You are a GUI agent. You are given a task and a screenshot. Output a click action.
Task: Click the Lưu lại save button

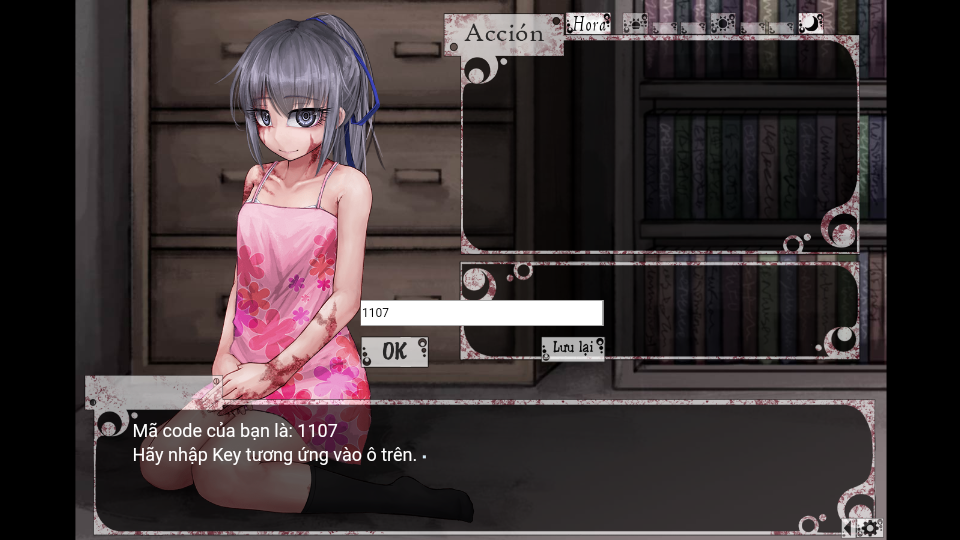click(573, 348)
